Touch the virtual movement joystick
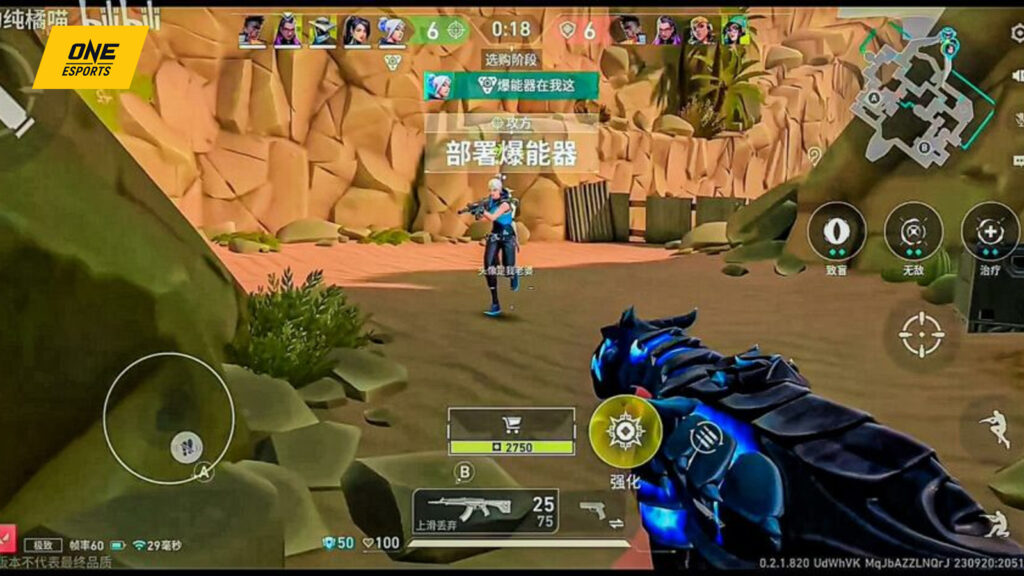The height and width of the screenshot is (576, 1024). (169, 418)
